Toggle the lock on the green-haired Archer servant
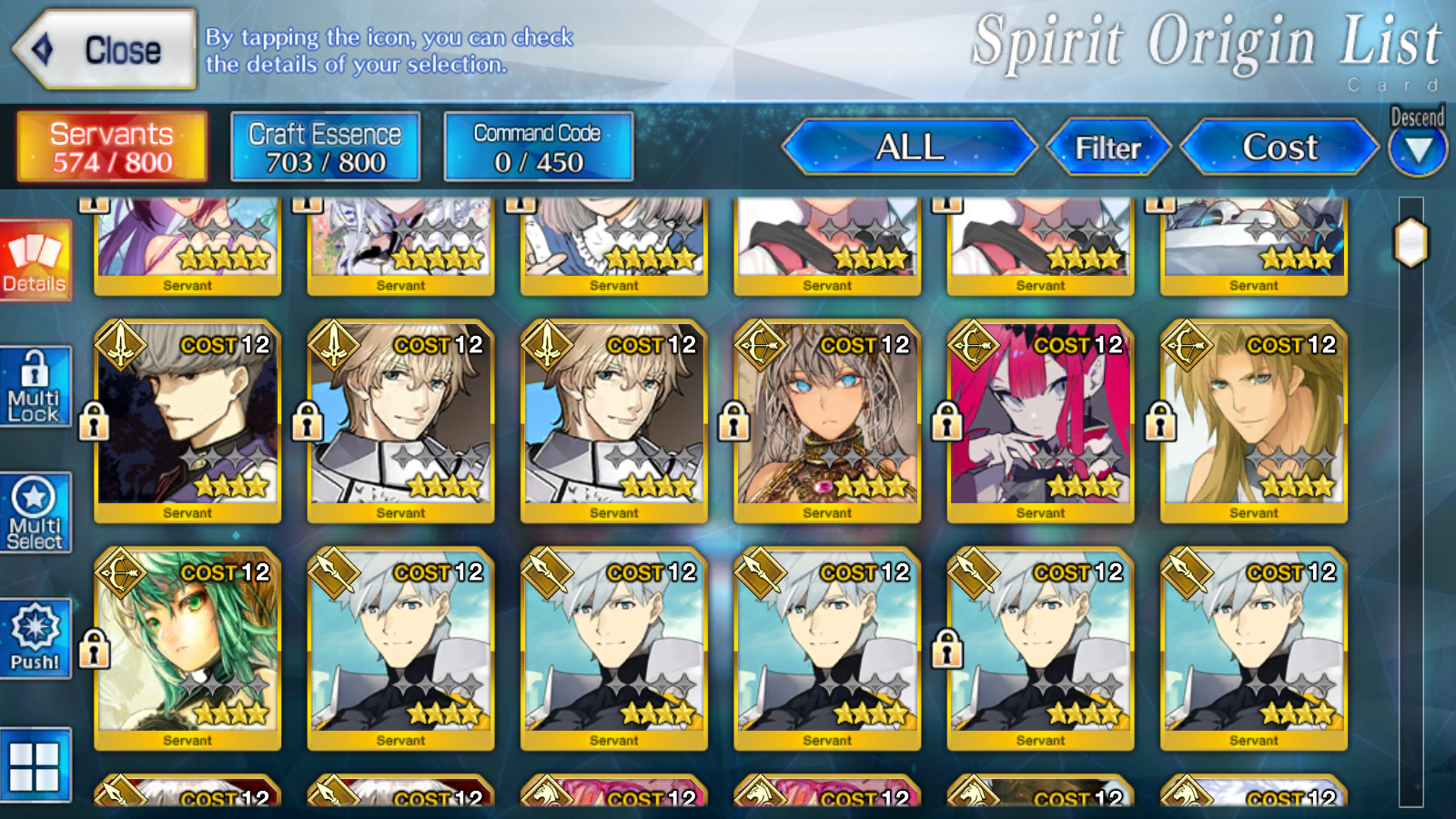Screen dimensions: 1456x819 [x=96, y=649]
